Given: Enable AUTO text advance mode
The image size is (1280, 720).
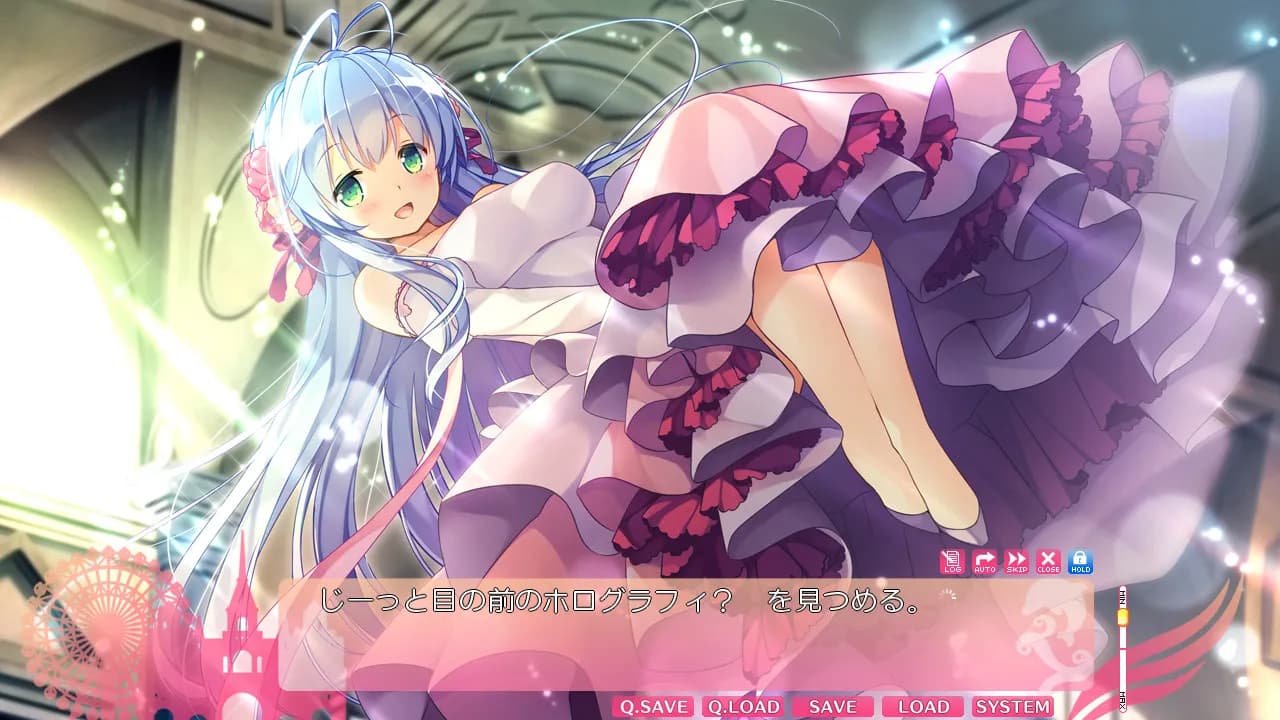Looking at the screenshot, I should 987,563.
